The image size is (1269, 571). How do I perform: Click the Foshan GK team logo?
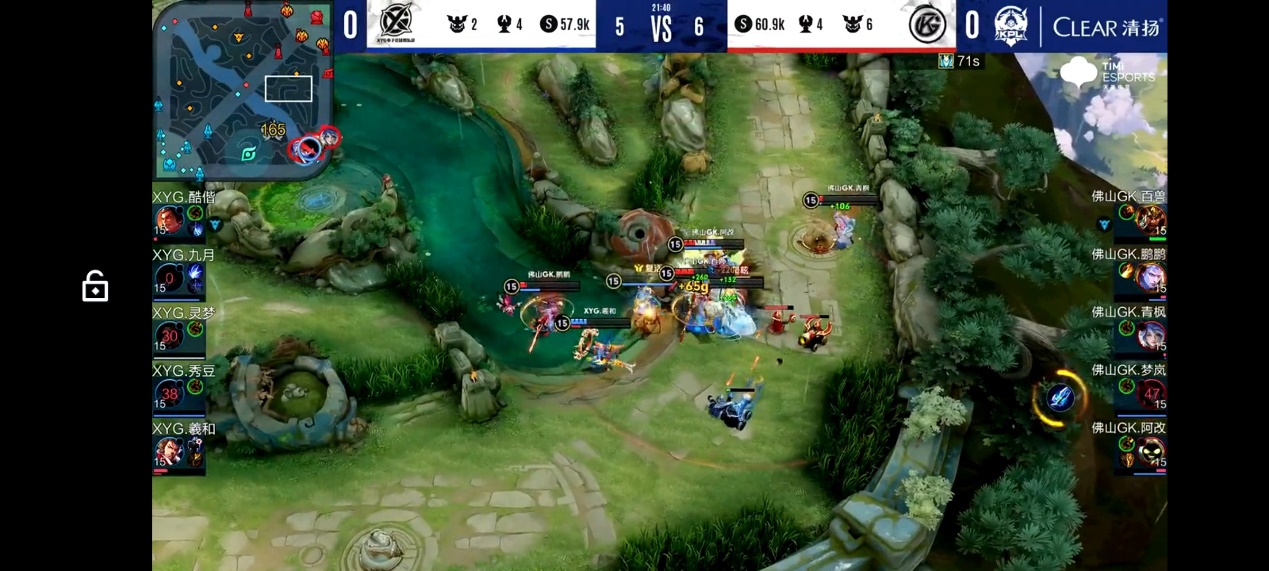[x=927, y=25]
